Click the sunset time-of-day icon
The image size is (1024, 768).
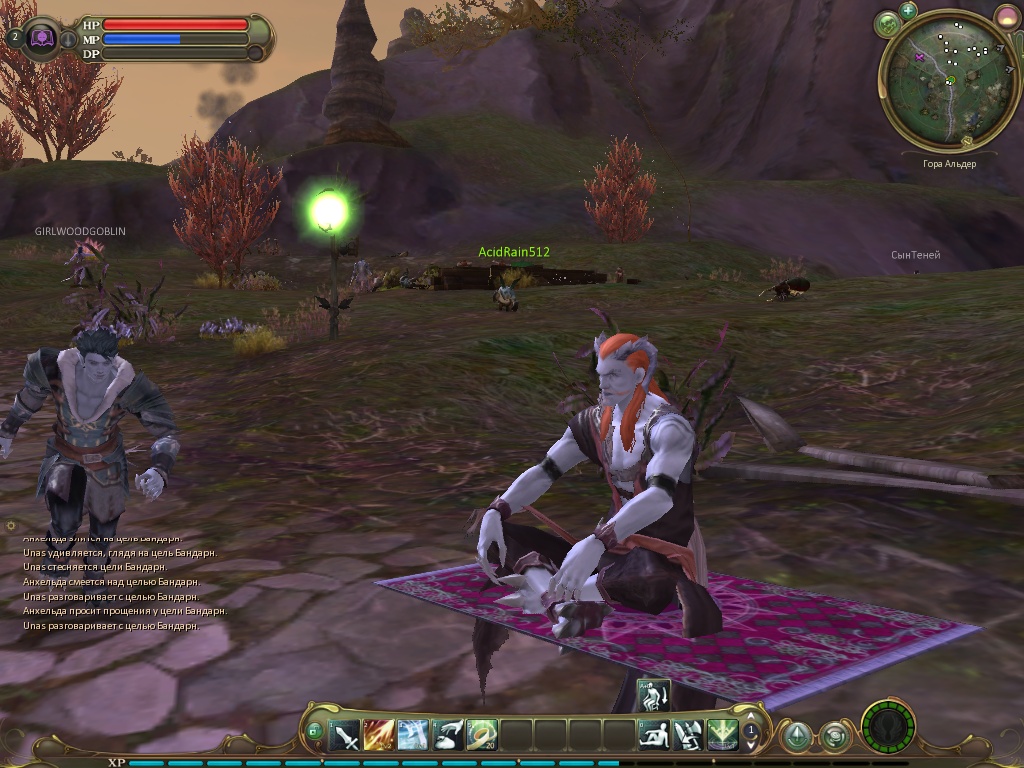pos(1007,16)
